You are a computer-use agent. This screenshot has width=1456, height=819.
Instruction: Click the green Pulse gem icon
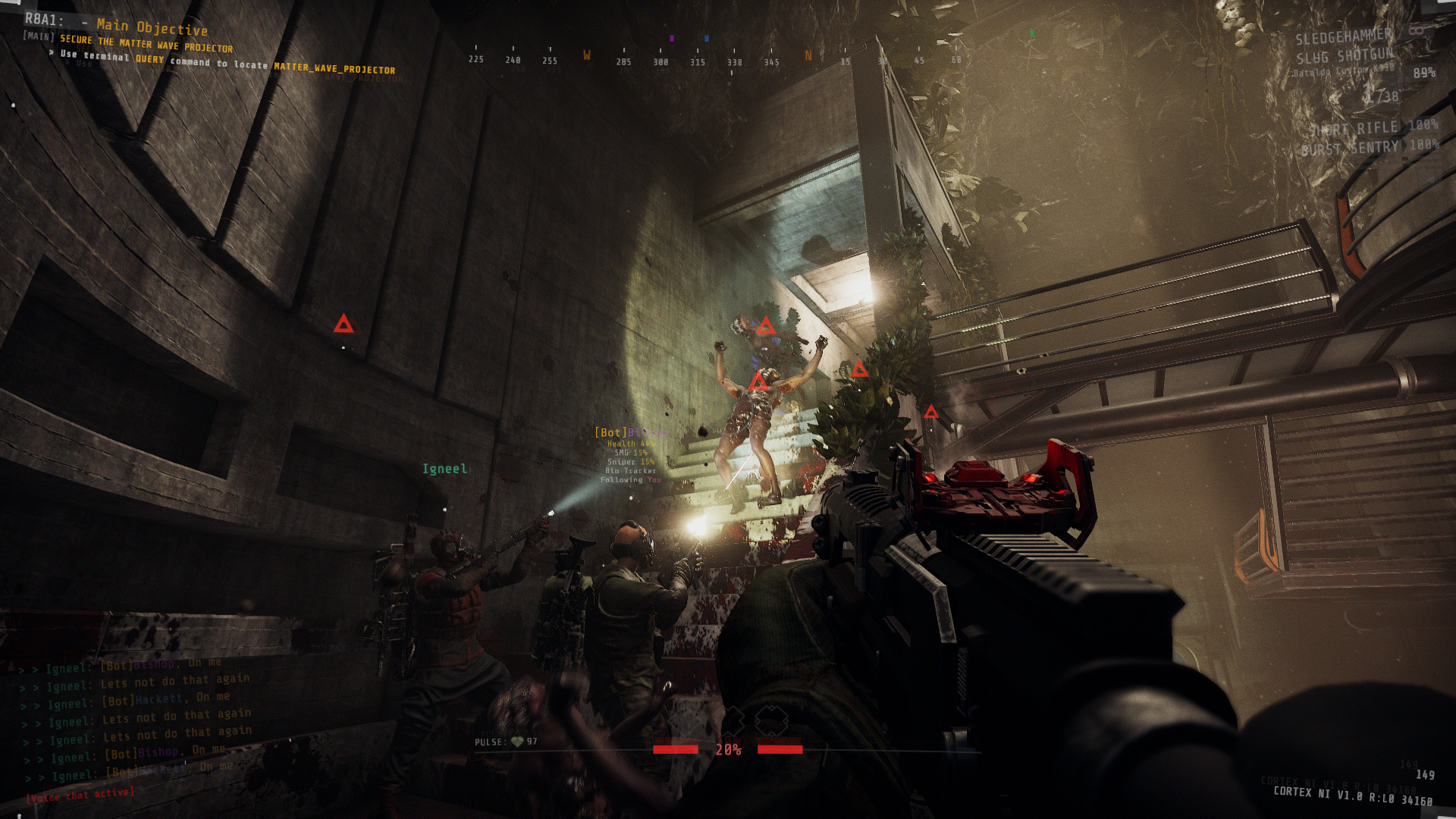(519, 742)
